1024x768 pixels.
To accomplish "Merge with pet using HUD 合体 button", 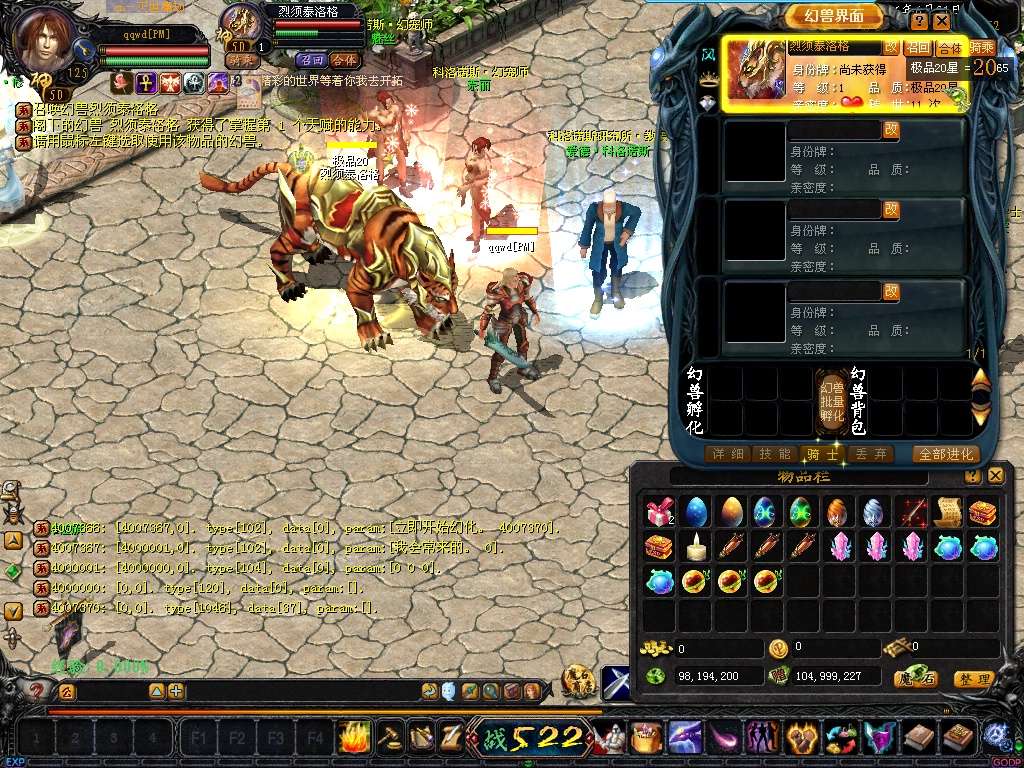I will point(344,60).
